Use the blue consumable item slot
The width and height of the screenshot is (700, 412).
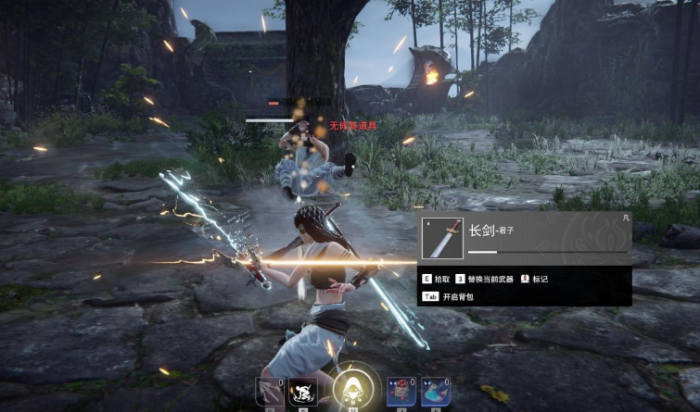click(x=434, y=392)
